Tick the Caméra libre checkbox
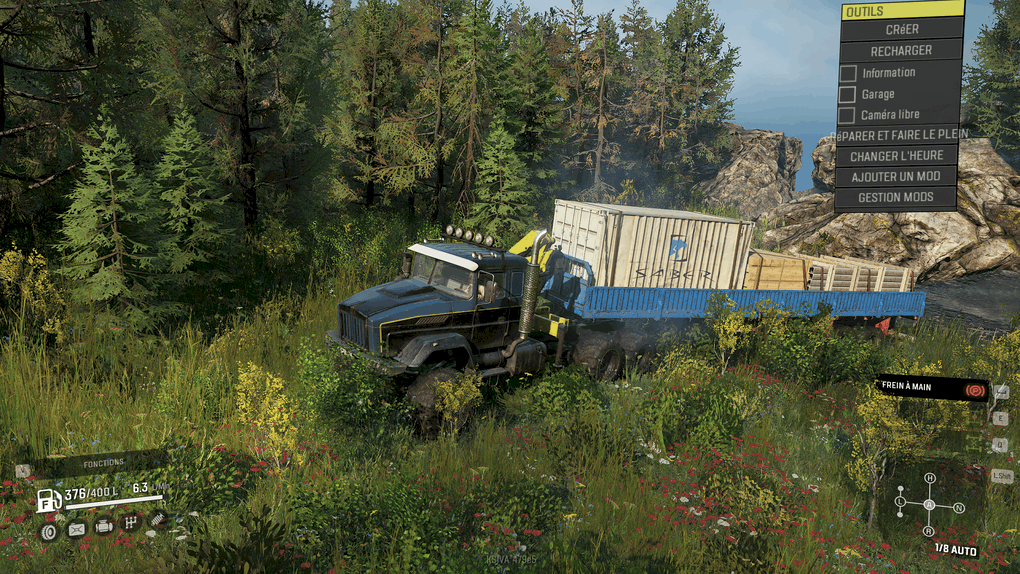1020x574 pixels. click(847, 115)
